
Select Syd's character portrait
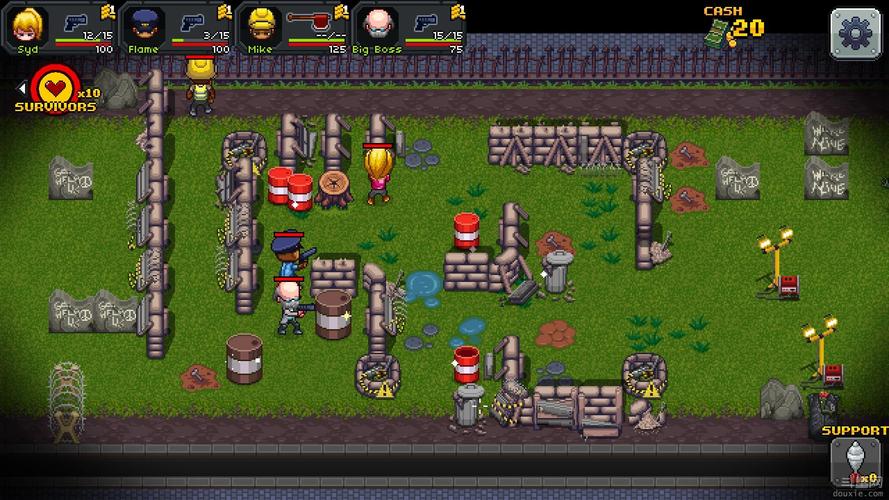click(27, 24)
